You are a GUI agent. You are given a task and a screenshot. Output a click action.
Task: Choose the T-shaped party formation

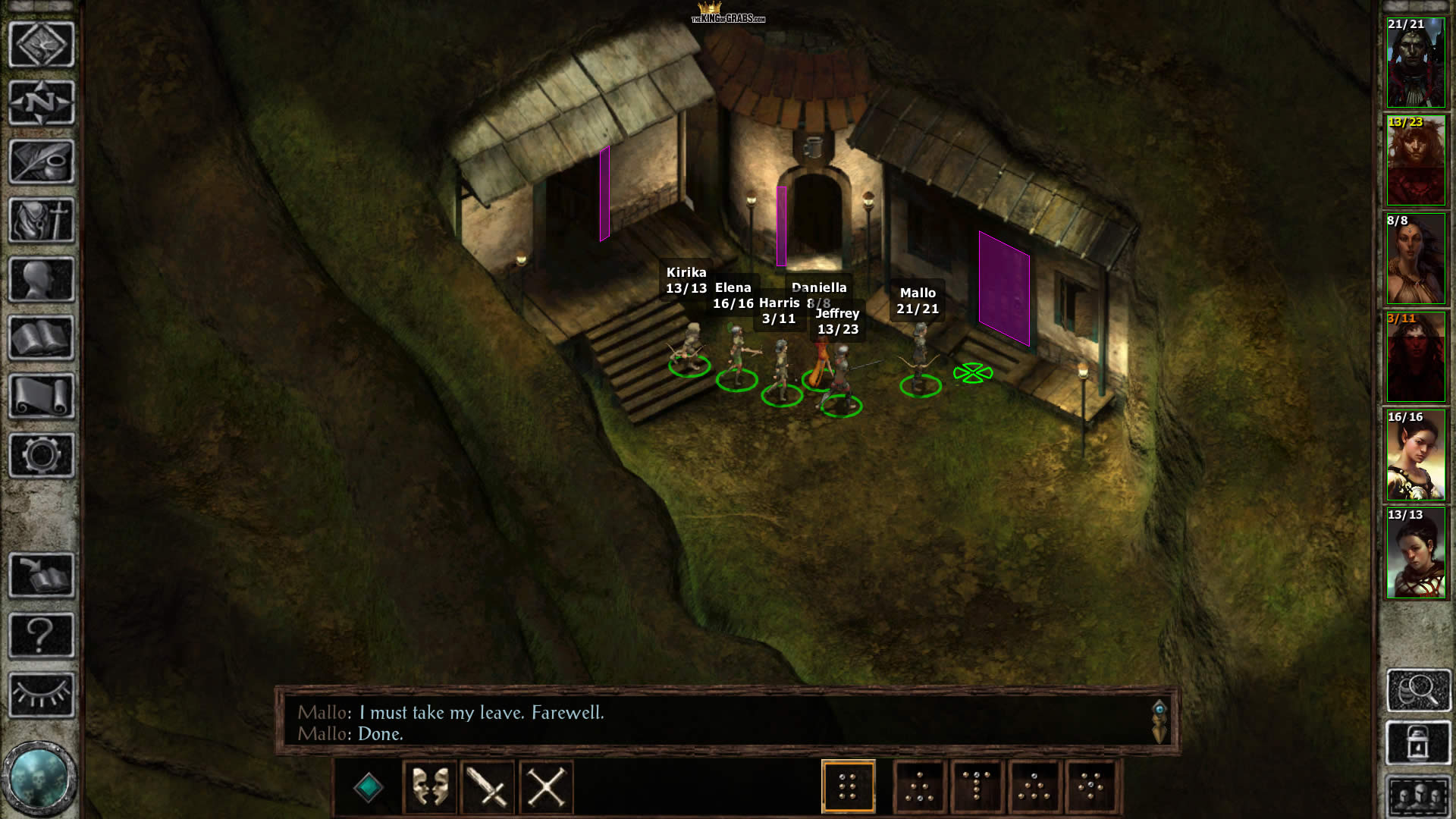point(977,786)
